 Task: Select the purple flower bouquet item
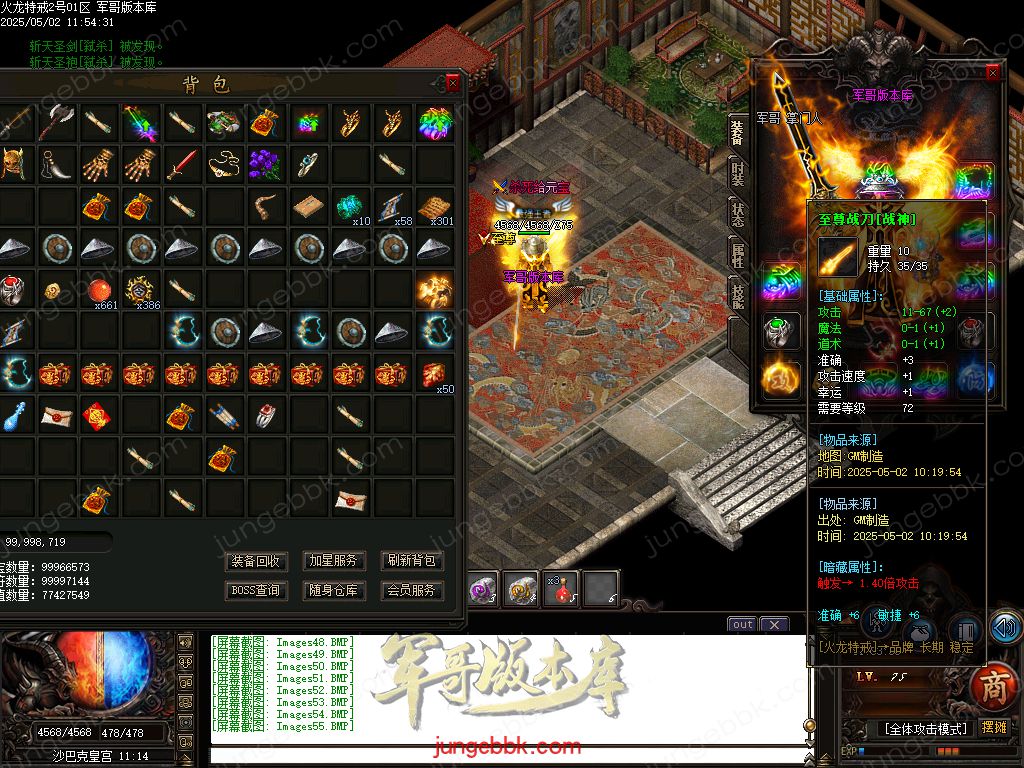point(266,163)
